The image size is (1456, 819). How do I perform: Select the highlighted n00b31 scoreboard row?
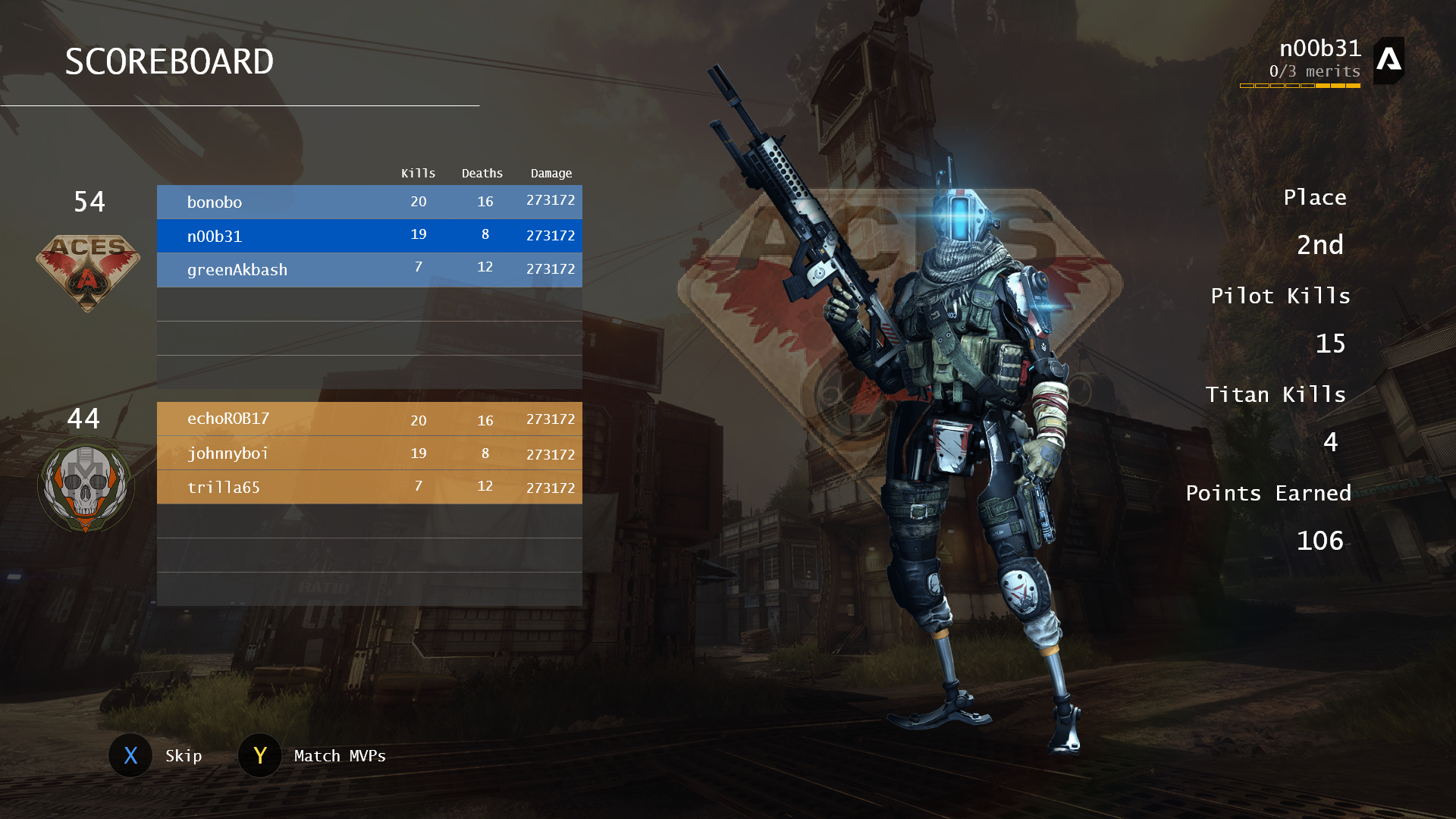pyautogui.click(x=369, y=236)
